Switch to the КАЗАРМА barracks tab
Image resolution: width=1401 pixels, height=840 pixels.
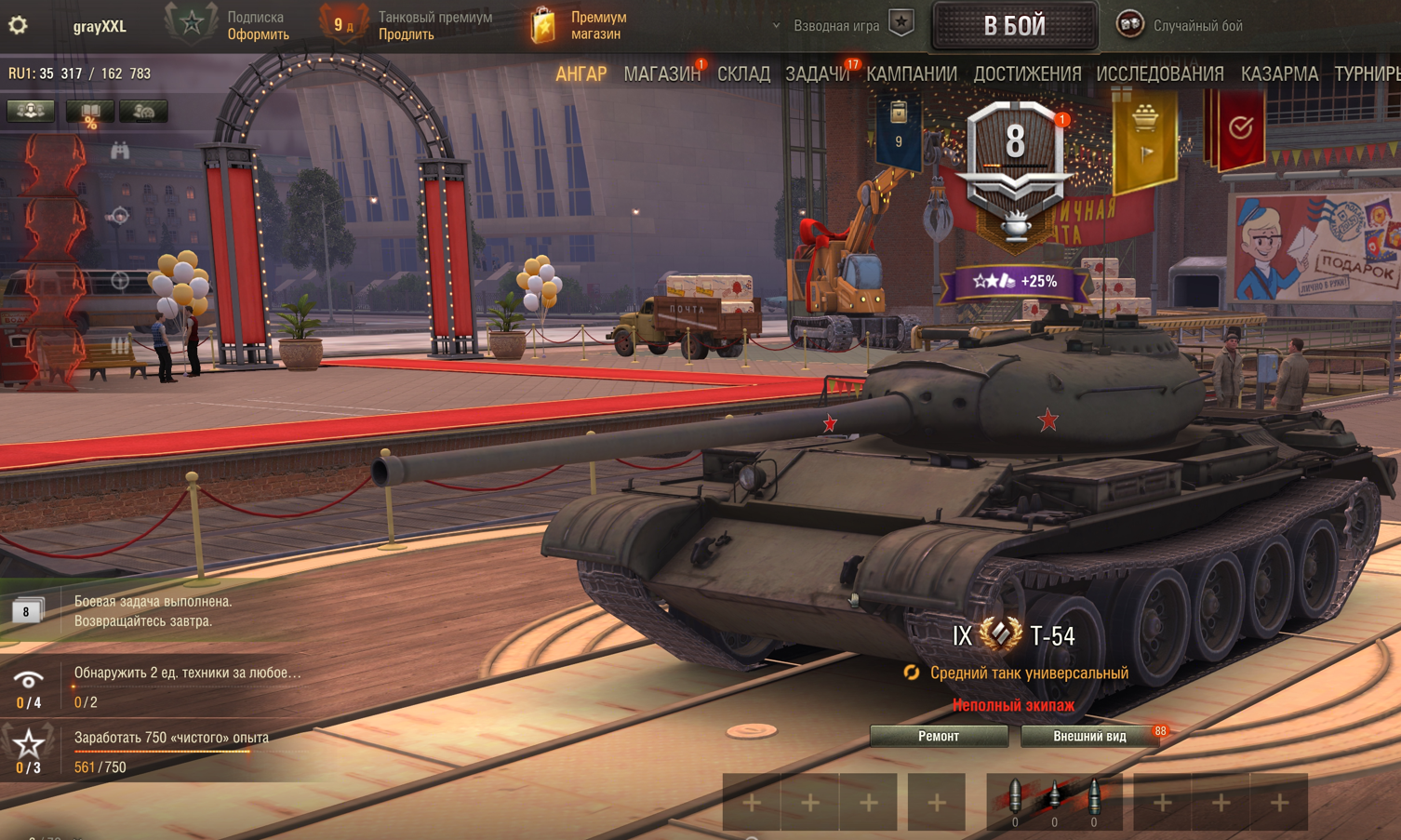1279,73
